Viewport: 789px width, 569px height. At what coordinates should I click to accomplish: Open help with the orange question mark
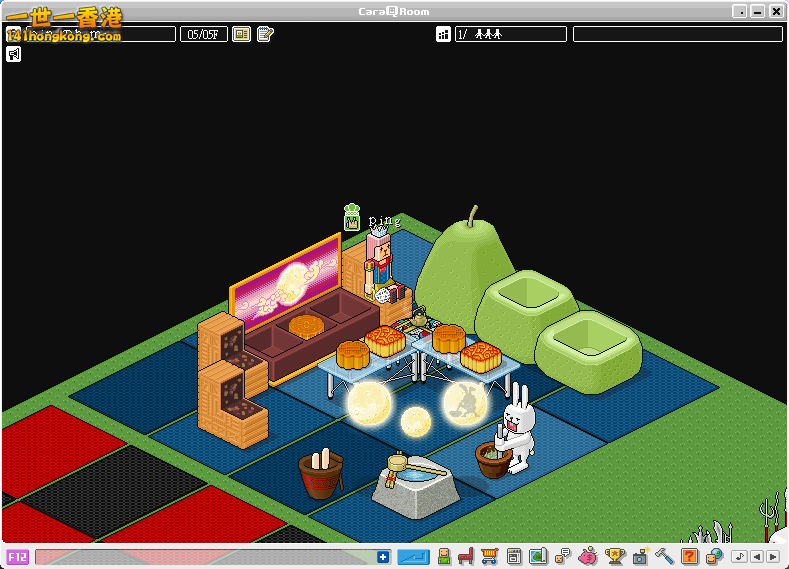pyautogui.click(x=689, y=556)
